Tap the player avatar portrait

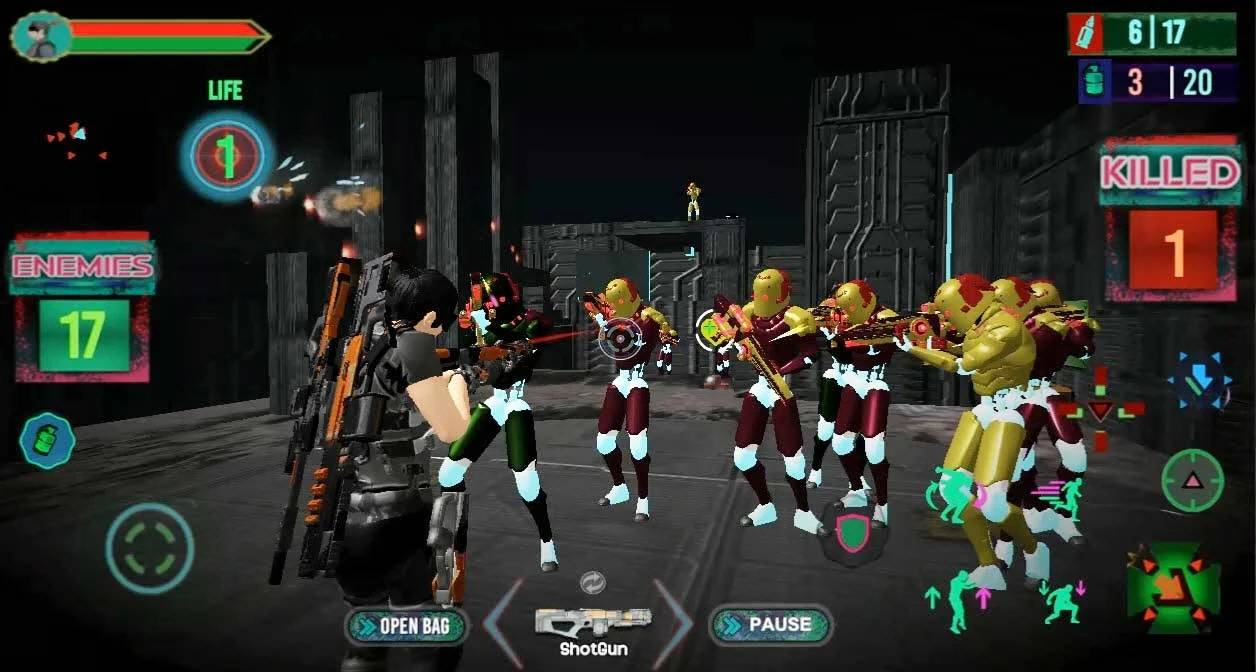(x=41, y=37)
